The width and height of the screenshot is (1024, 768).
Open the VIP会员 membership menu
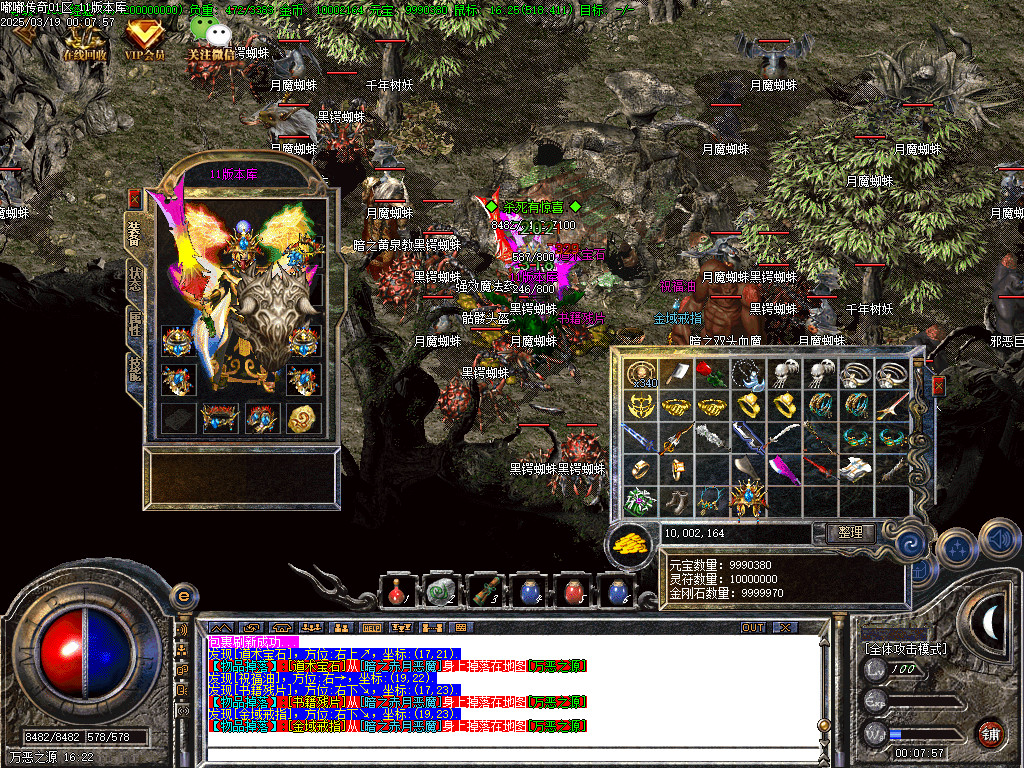tap(145, 40)
